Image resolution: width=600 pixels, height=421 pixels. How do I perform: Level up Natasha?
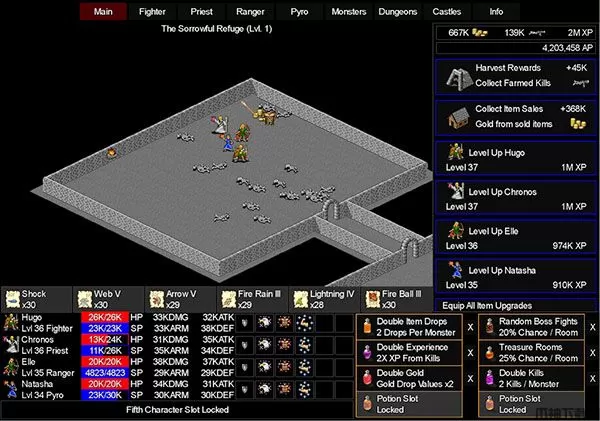(515, 276)
